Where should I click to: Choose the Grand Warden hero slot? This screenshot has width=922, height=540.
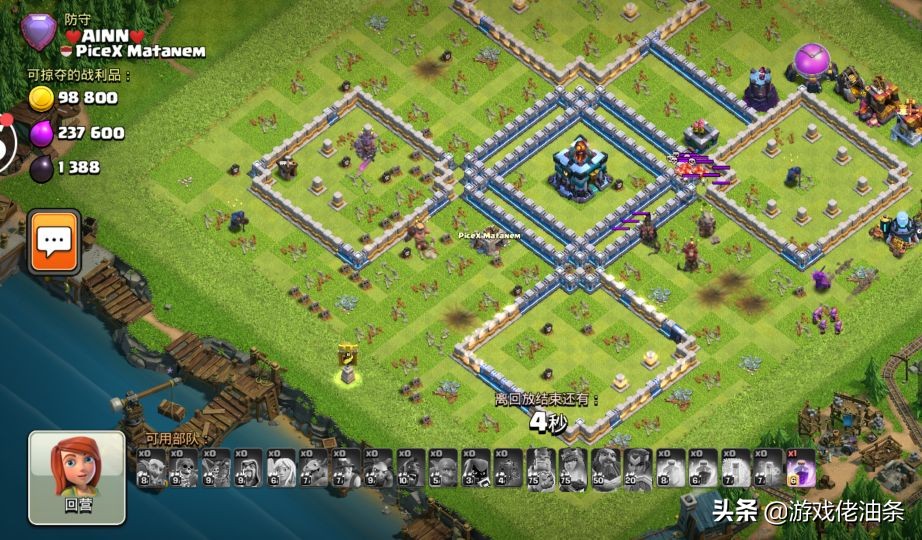point(606,467)
